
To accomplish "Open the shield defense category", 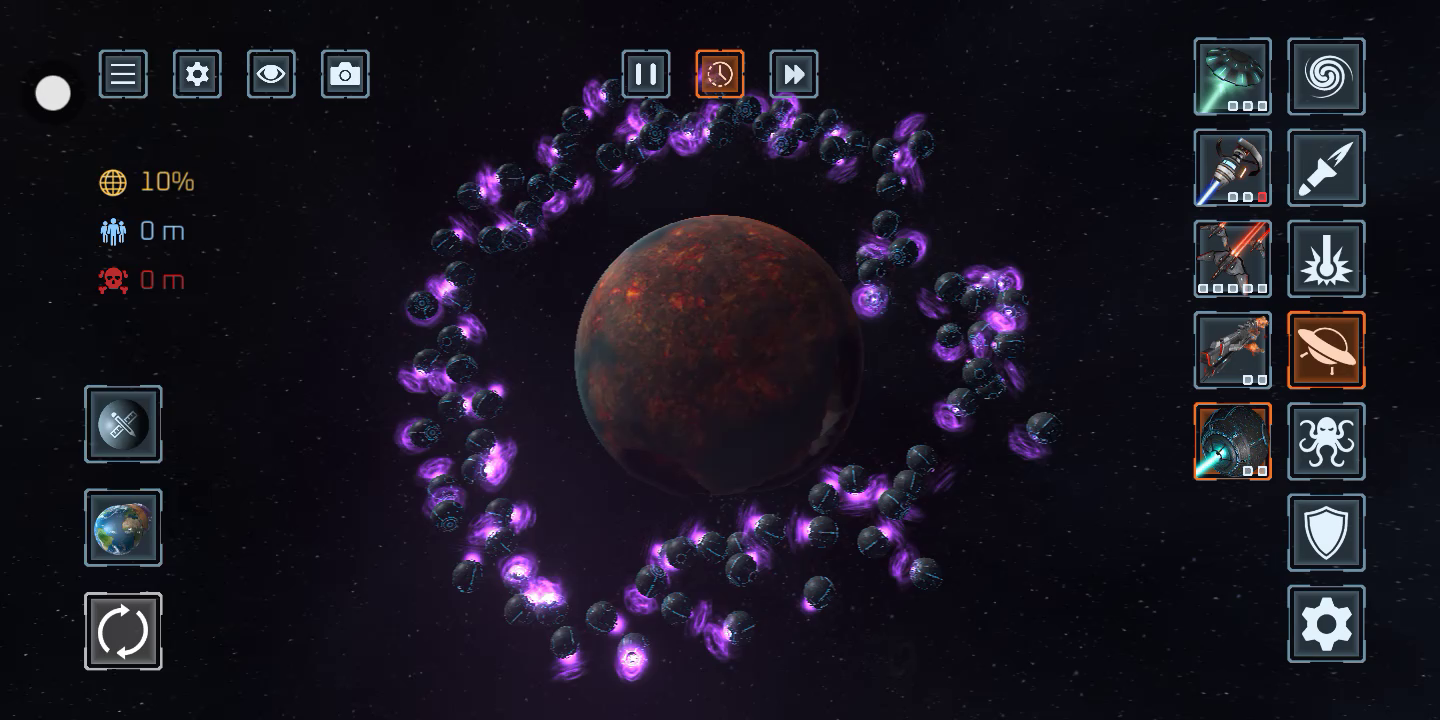I will pos(1326,532).
